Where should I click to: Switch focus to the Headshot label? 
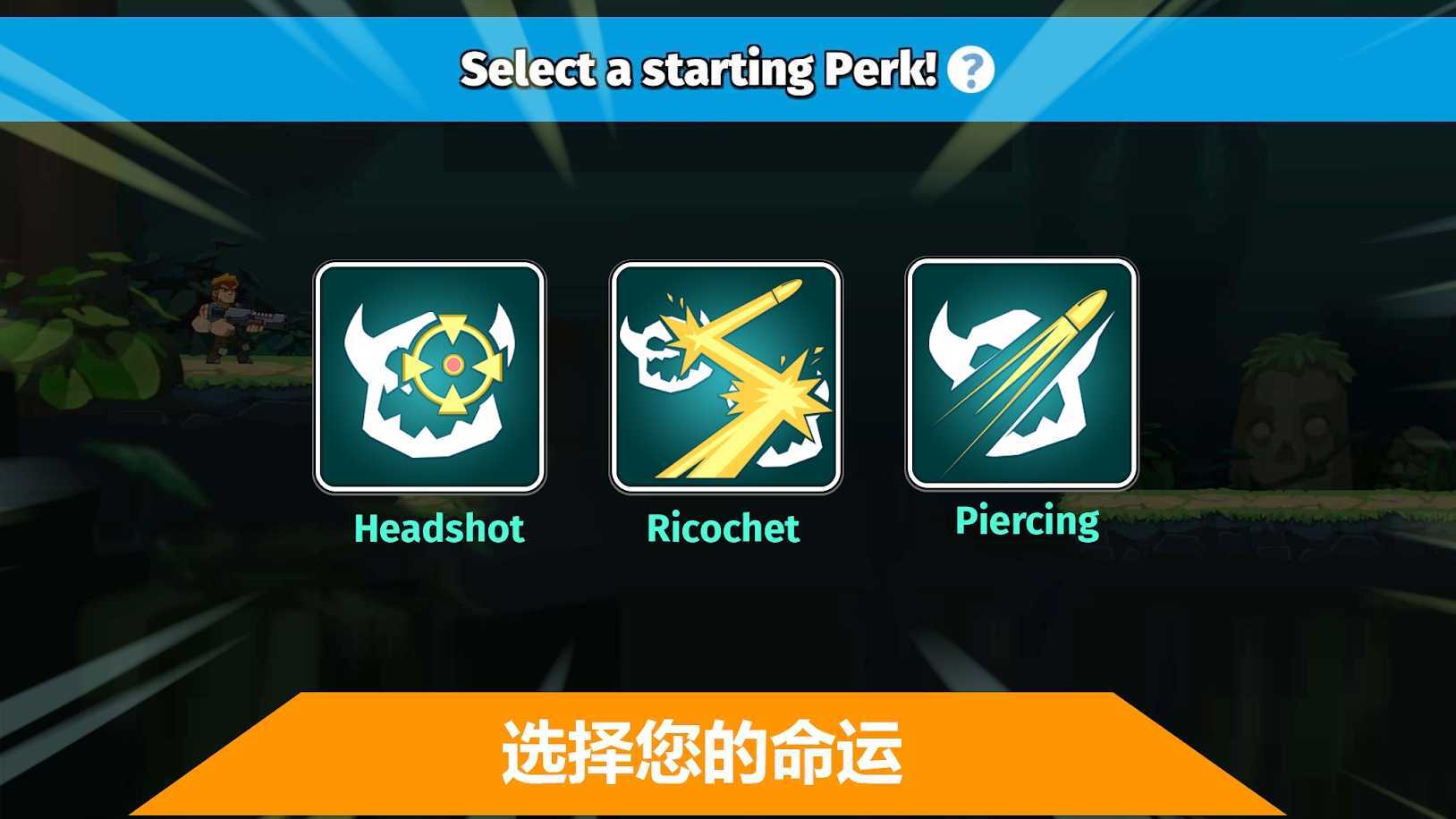pyautogui.click(x=437, y=529)
